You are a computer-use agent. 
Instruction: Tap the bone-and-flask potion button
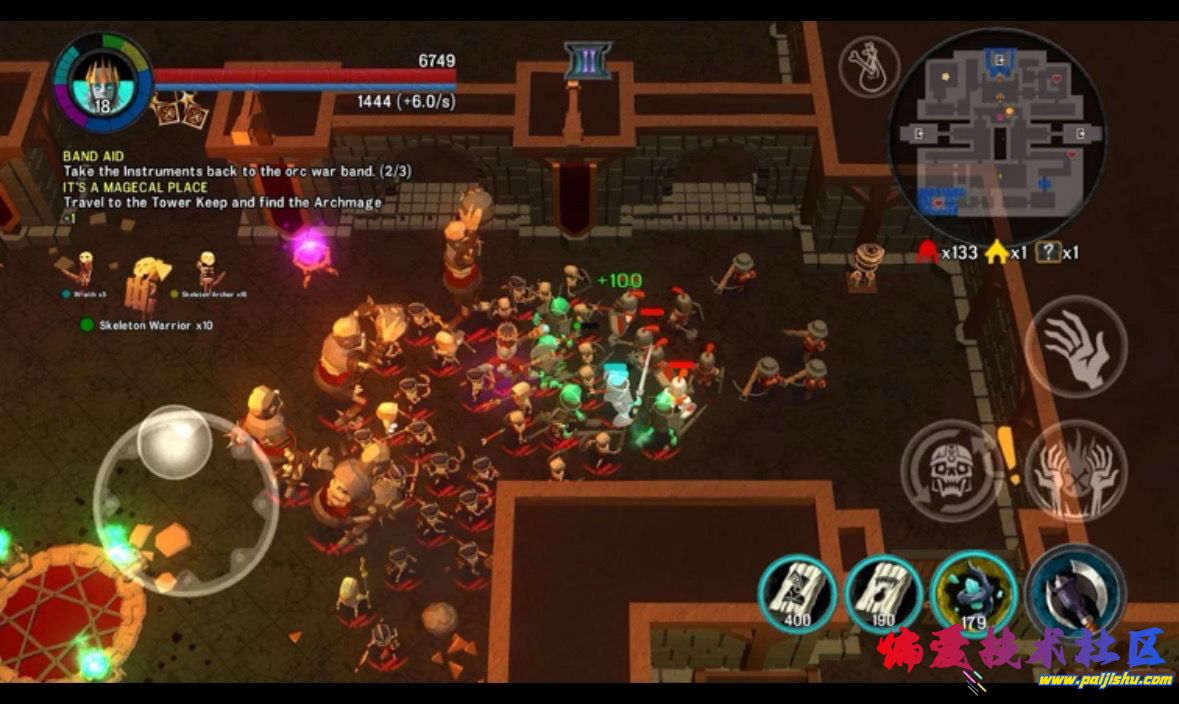[x=868, y=67]
